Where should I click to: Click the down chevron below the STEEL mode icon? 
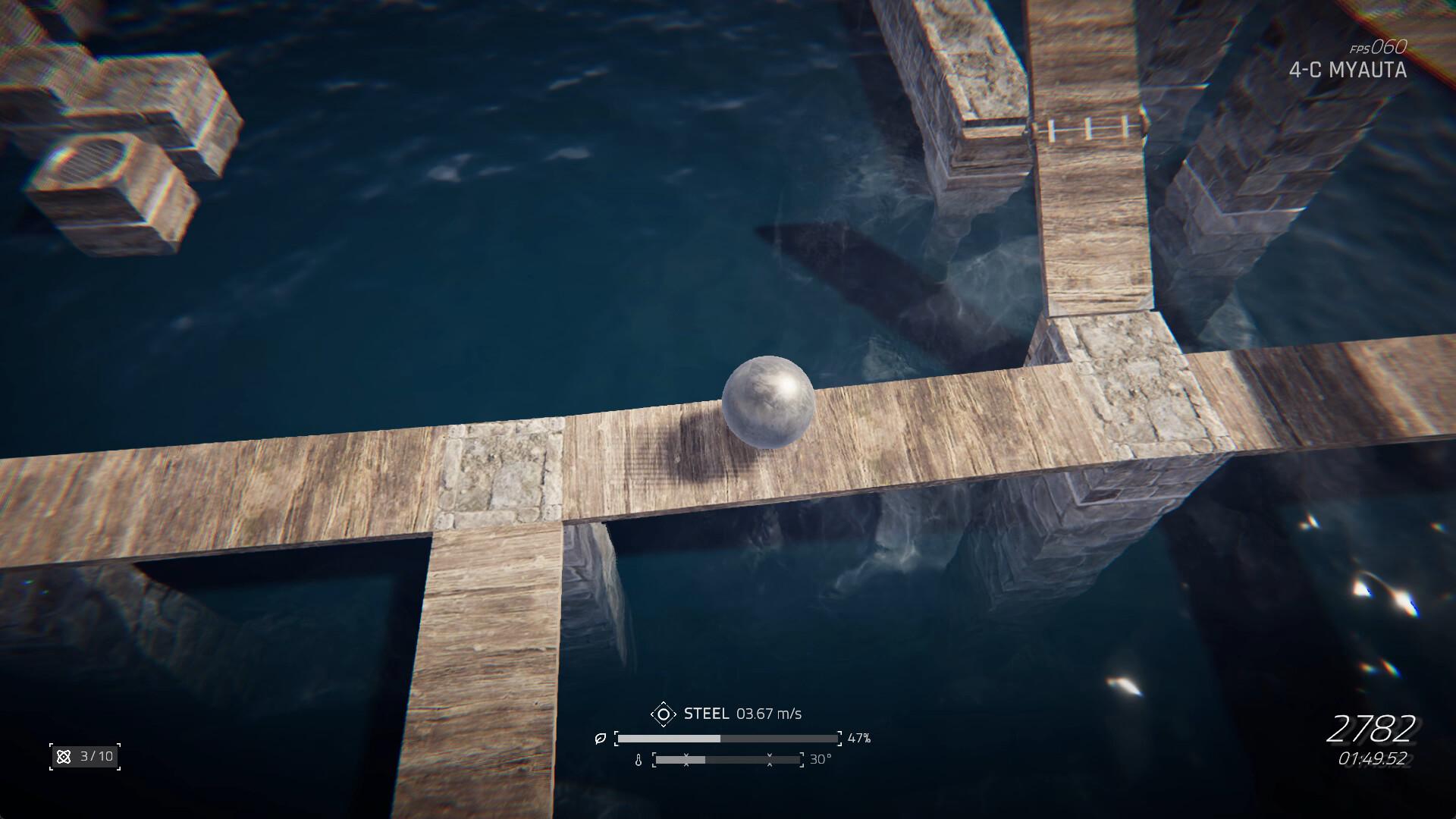coord(664,724)
